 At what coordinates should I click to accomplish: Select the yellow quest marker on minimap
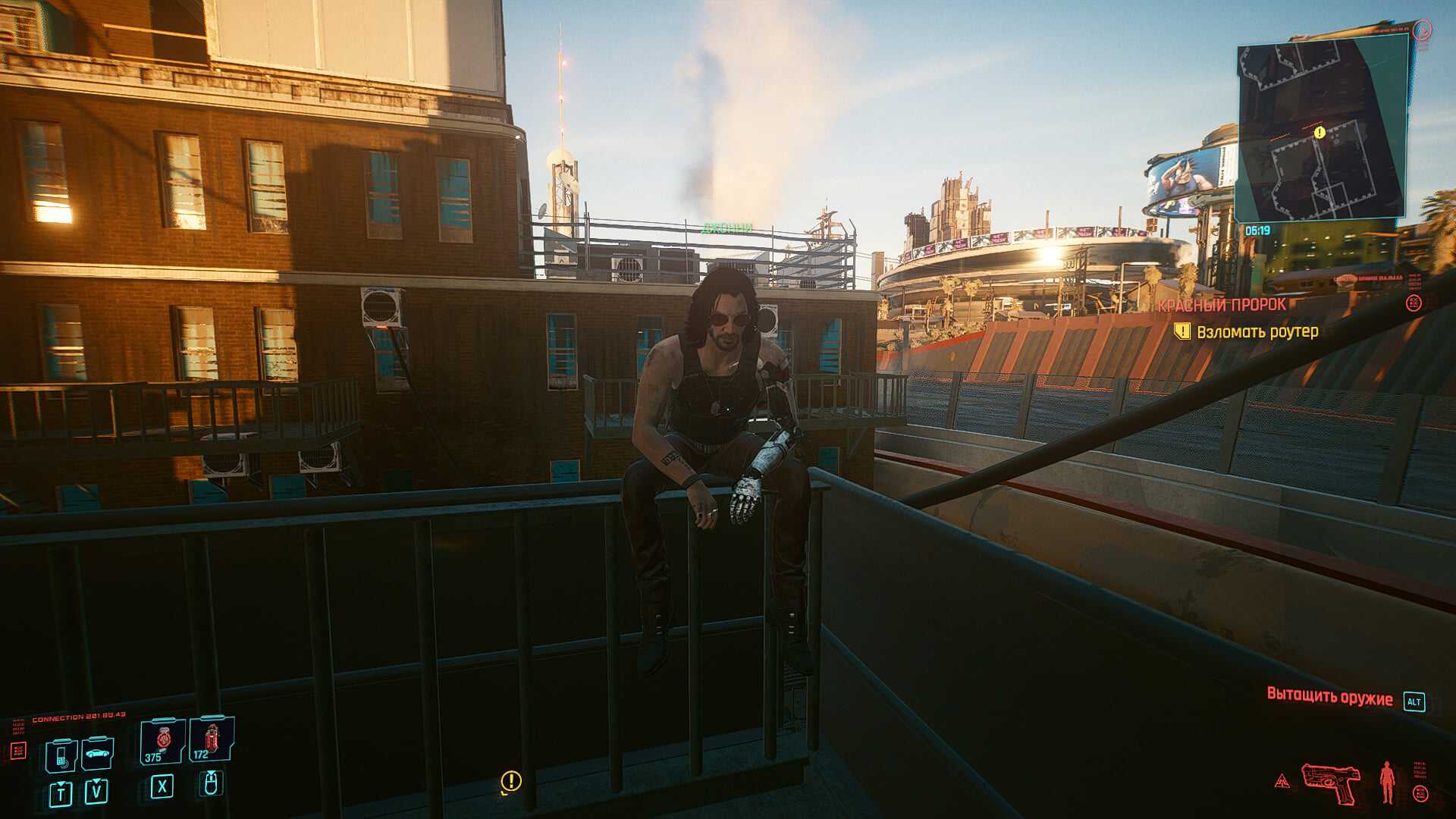coord(1319,133)
